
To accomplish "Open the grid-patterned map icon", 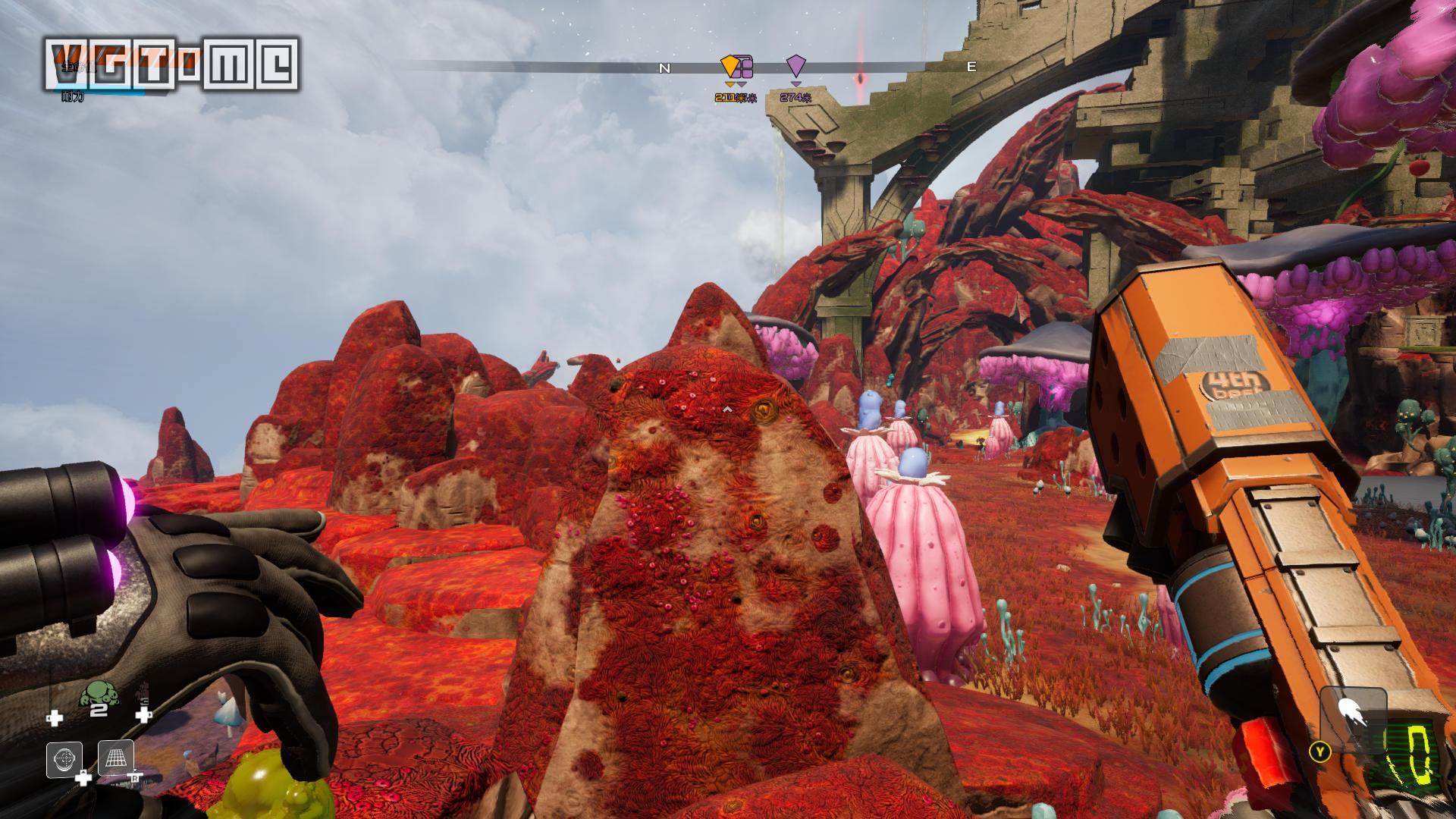I will pyautogui.click(x=116, y=758).
